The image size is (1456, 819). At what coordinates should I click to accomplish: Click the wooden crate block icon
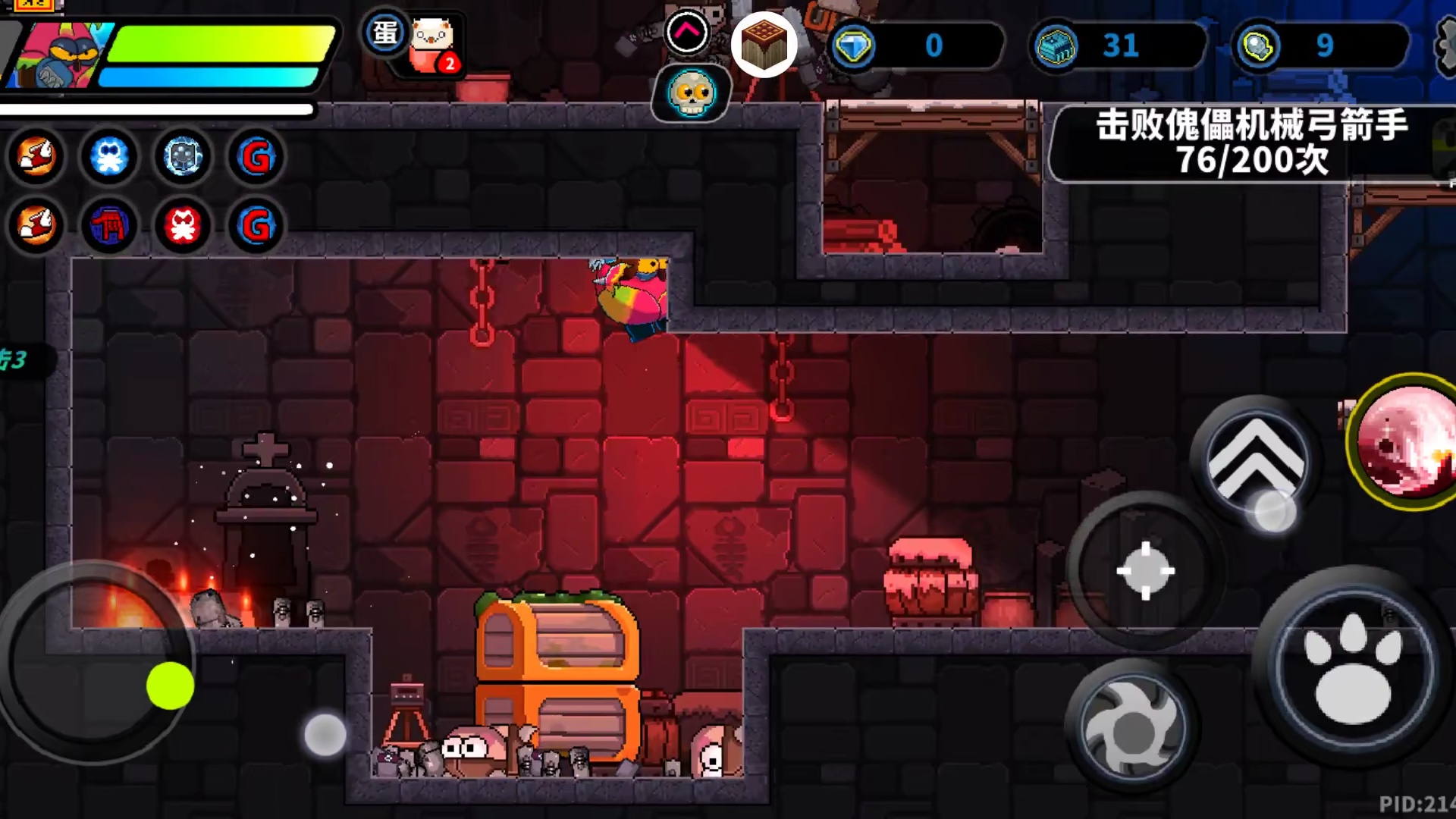point(764,44)
